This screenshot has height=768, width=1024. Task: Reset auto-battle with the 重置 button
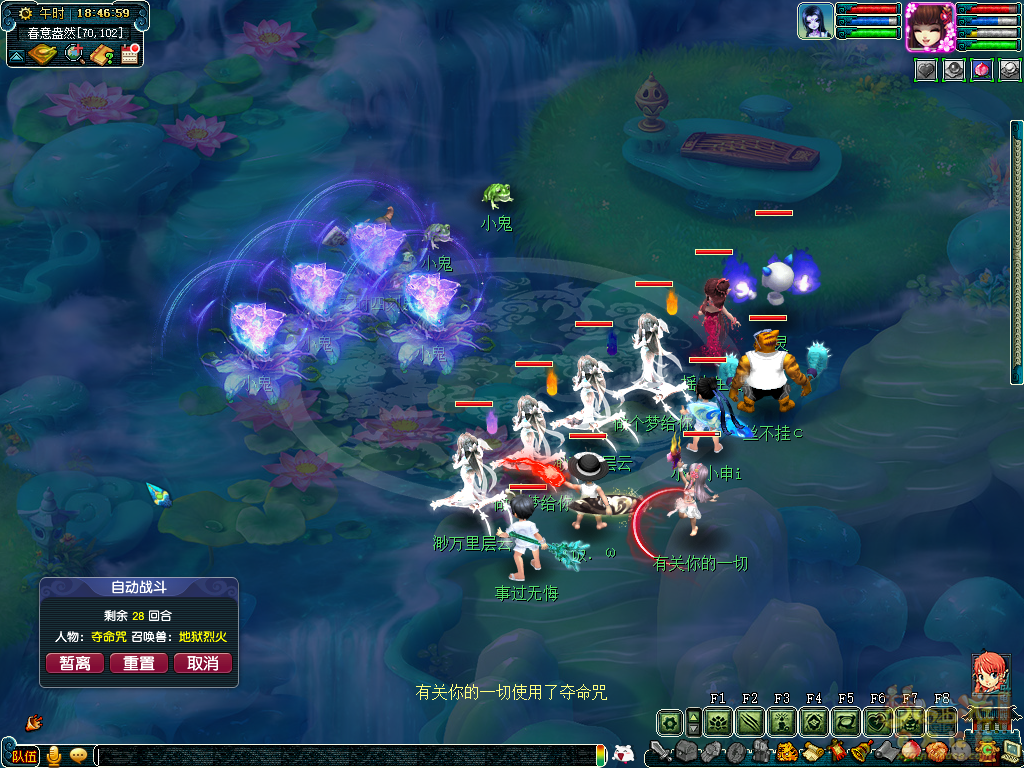139,663
